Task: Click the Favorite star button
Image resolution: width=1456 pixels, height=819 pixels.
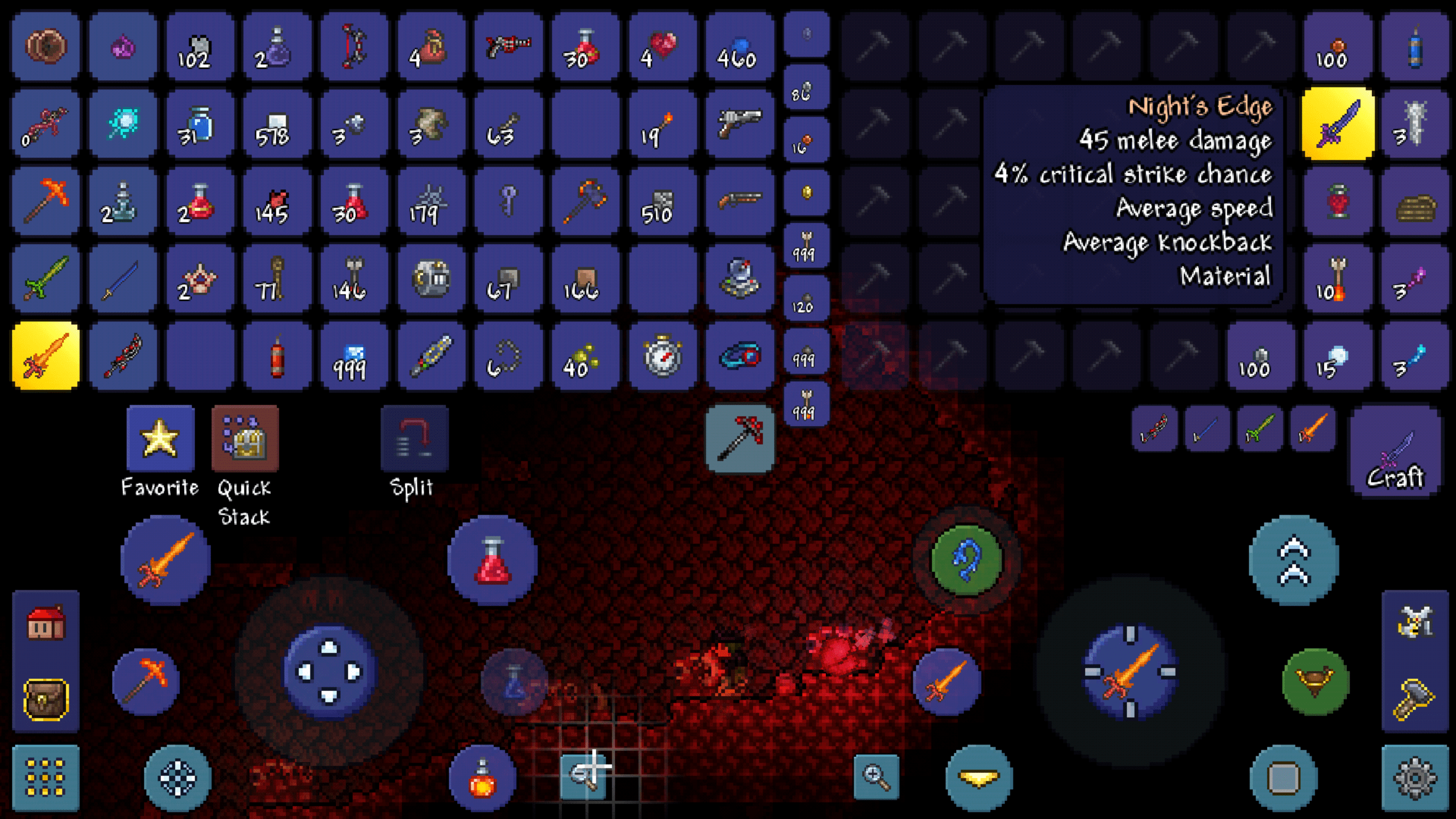Action: point(161,438)
